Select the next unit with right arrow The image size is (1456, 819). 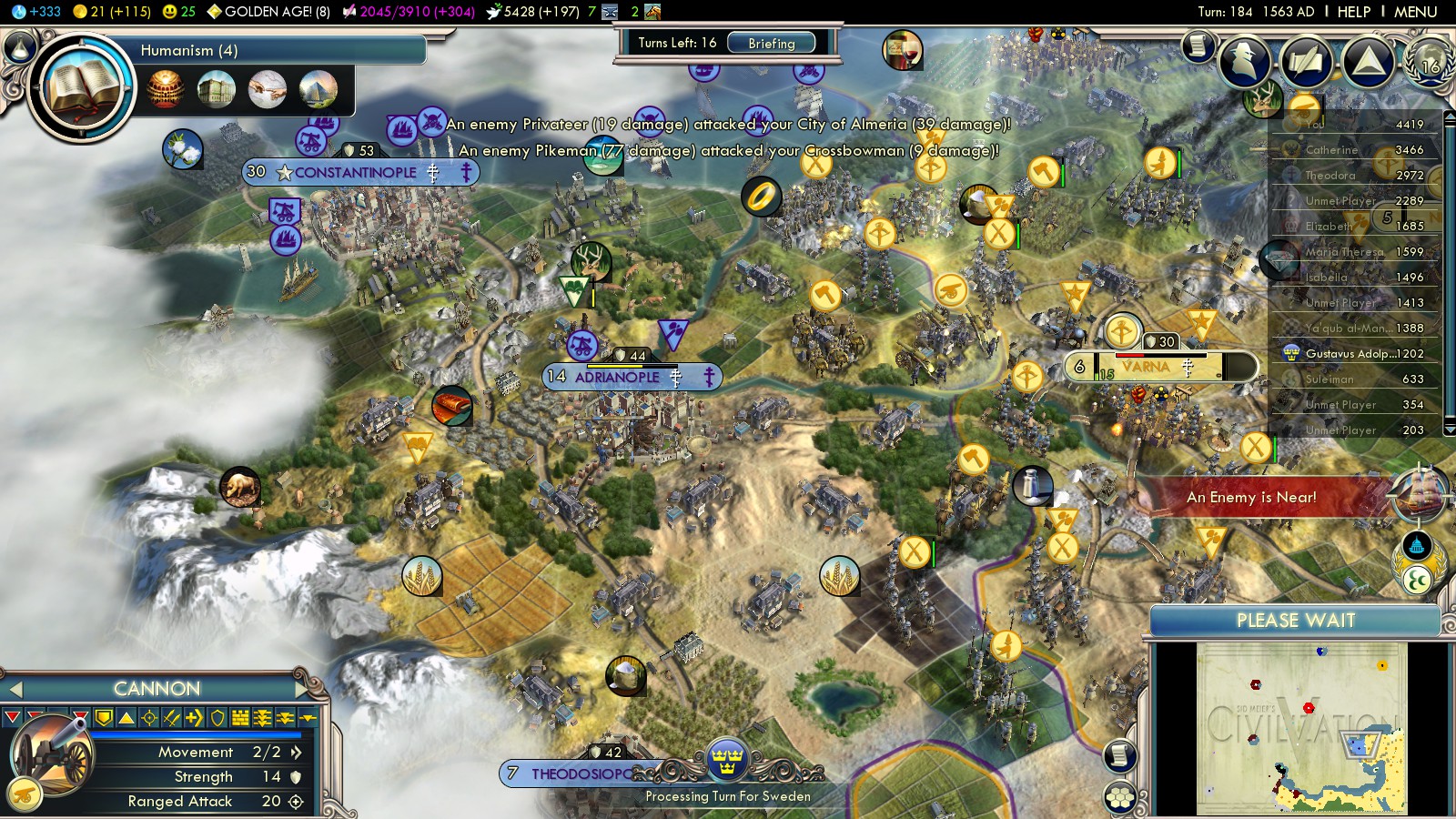[301, 688]
